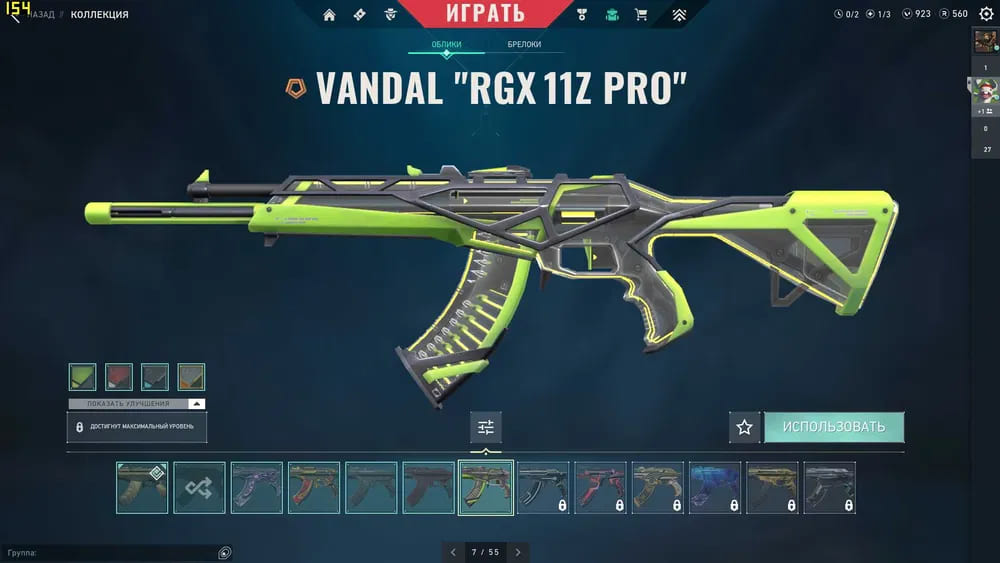This screenshot has height=563, width=1000.
Task: Go to previous skin page arrow
Action: (453, 552)
